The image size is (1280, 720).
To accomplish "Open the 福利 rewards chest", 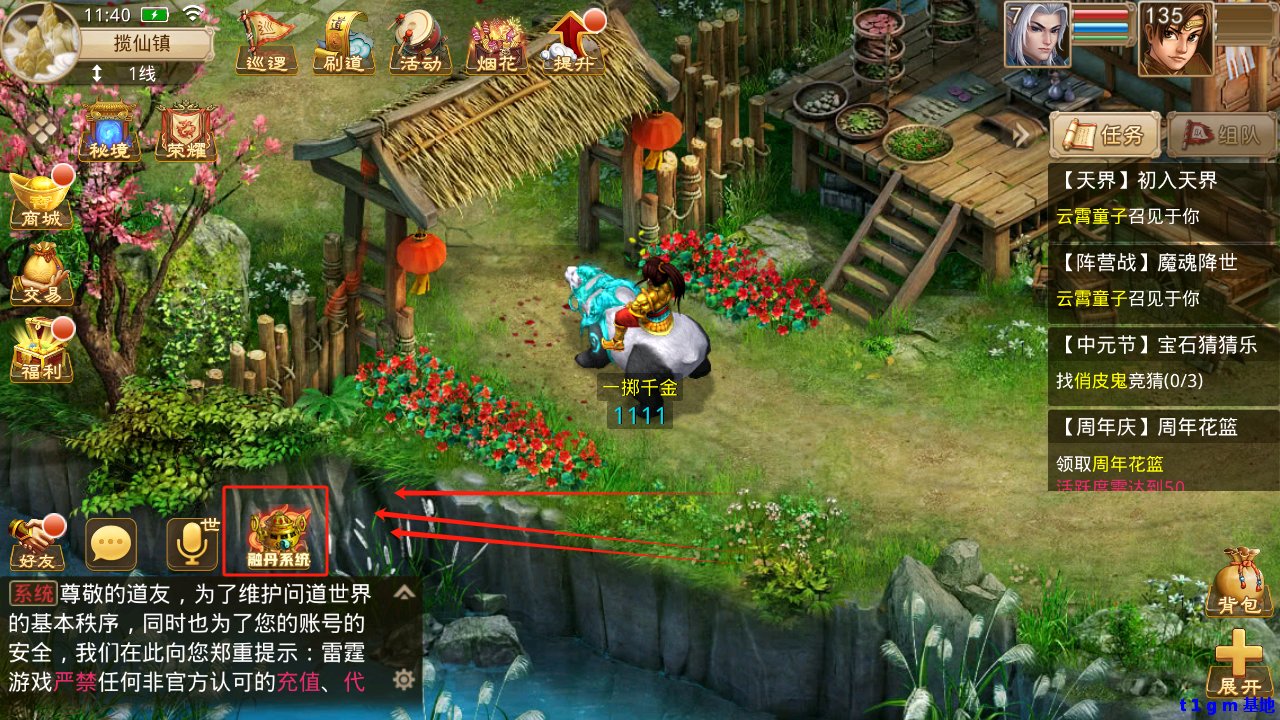I will [x=41, y=350].
